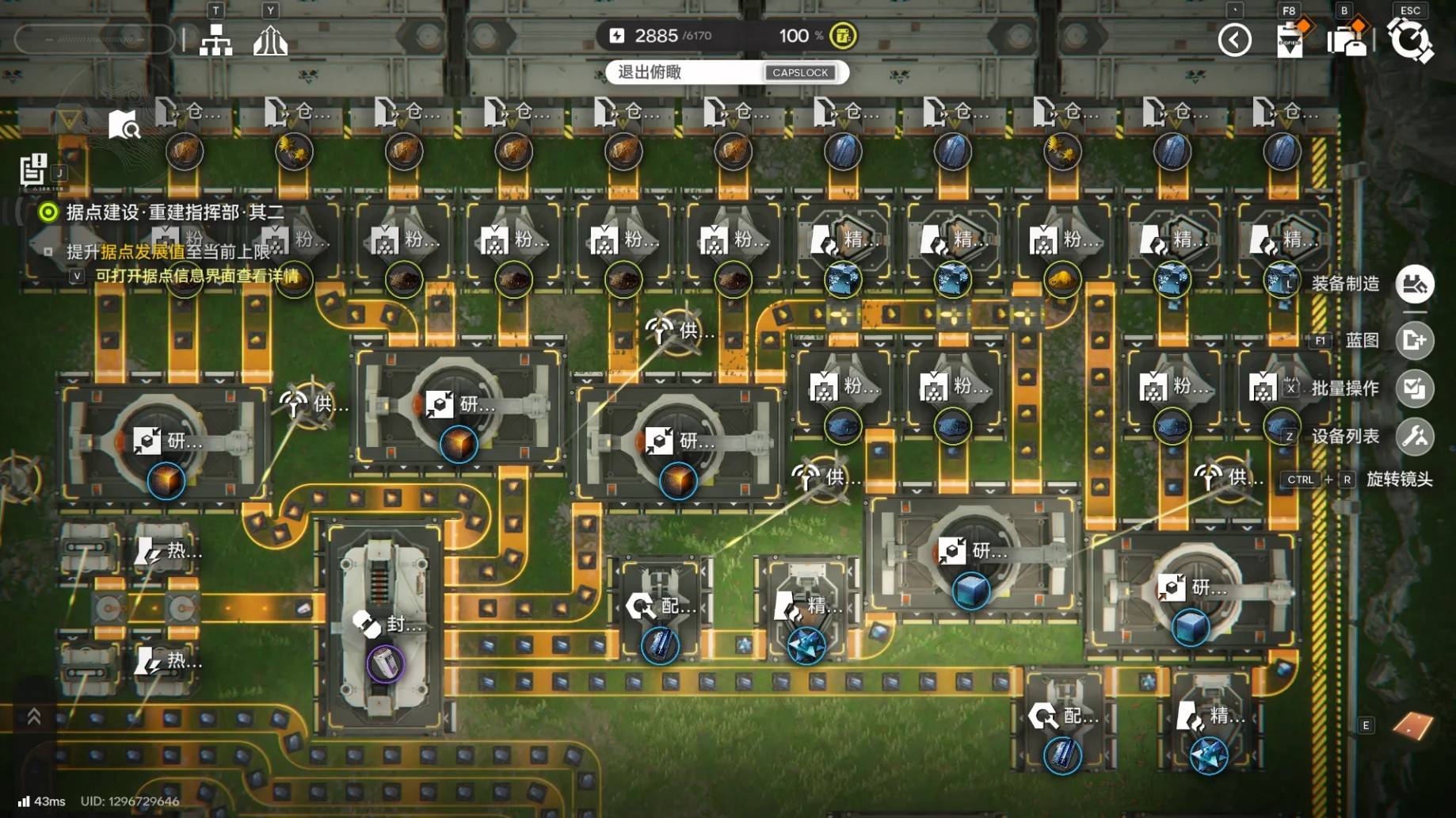This screenshot has width=1456, height=818.
Task: Expand the double chevron up panel
Action: click(x=34, y=717)
